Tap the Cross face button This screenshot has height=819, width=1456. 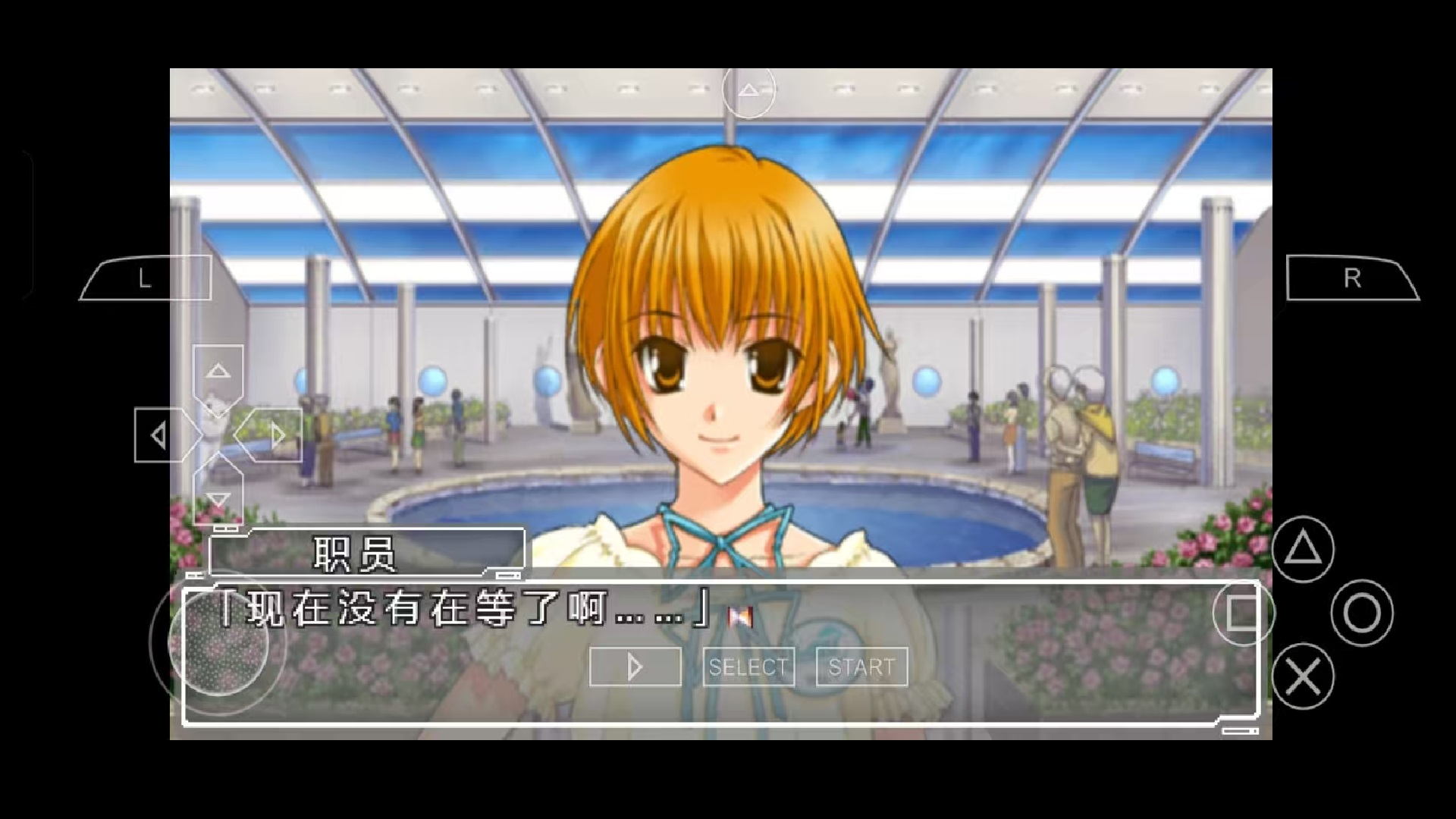tap(1301, 676)
